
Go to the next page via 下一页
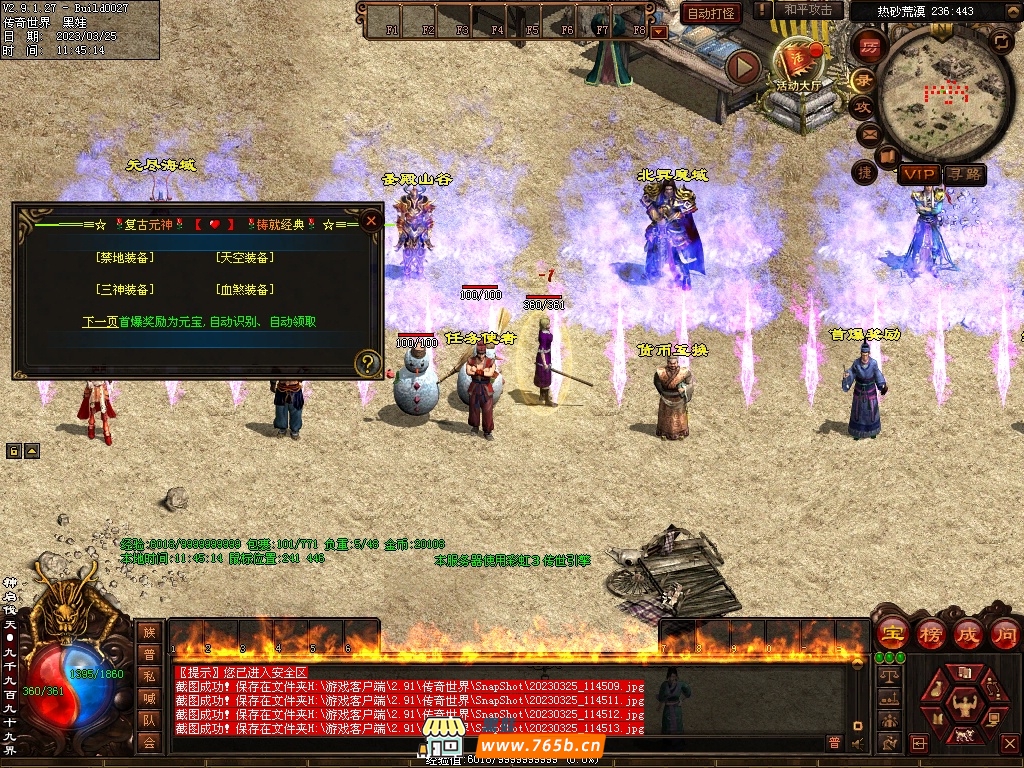pyautogui.click(x=100, y=322)
